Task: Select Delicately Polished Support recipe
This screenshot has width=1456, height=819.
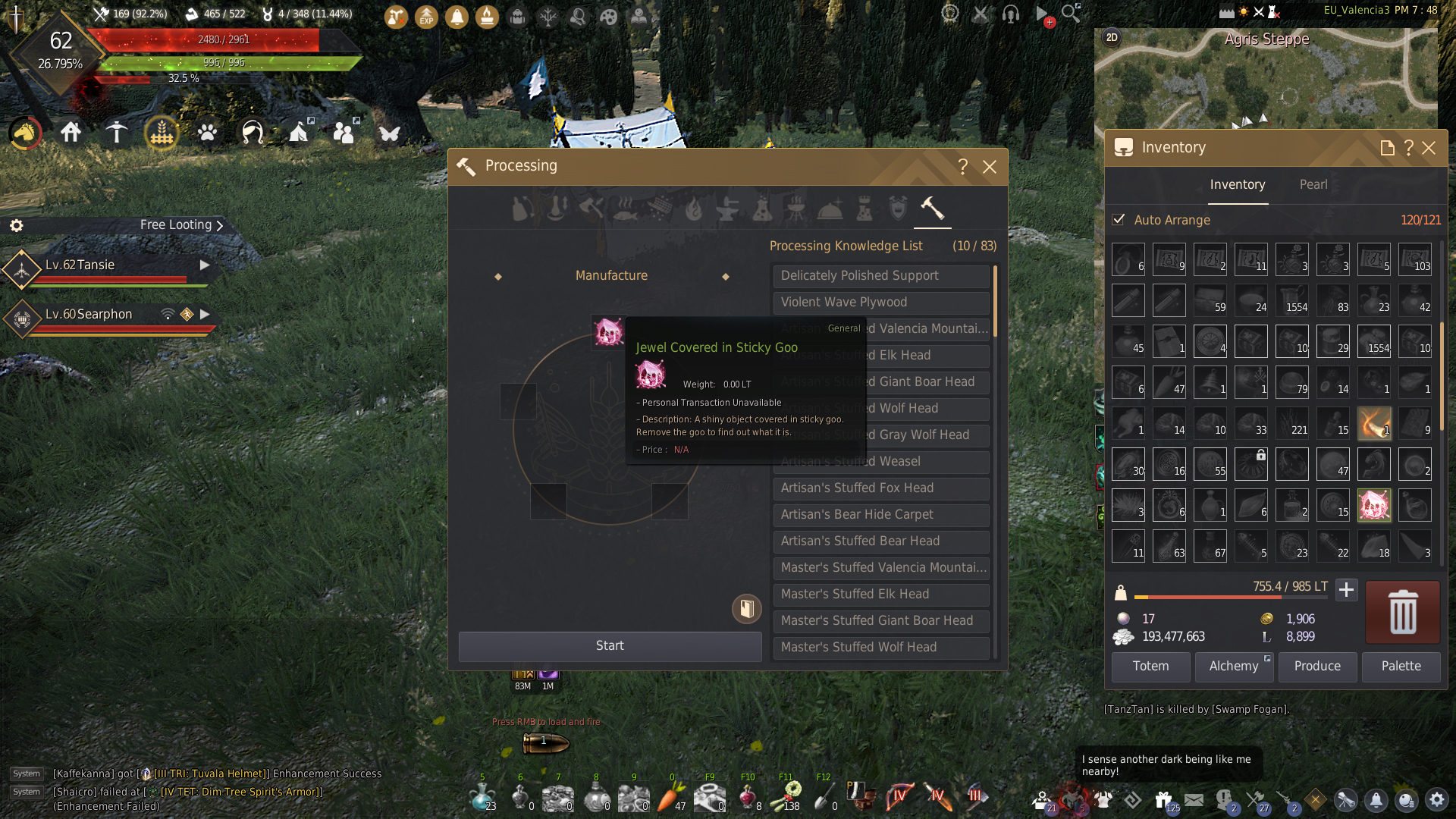Action: [880, 276]
